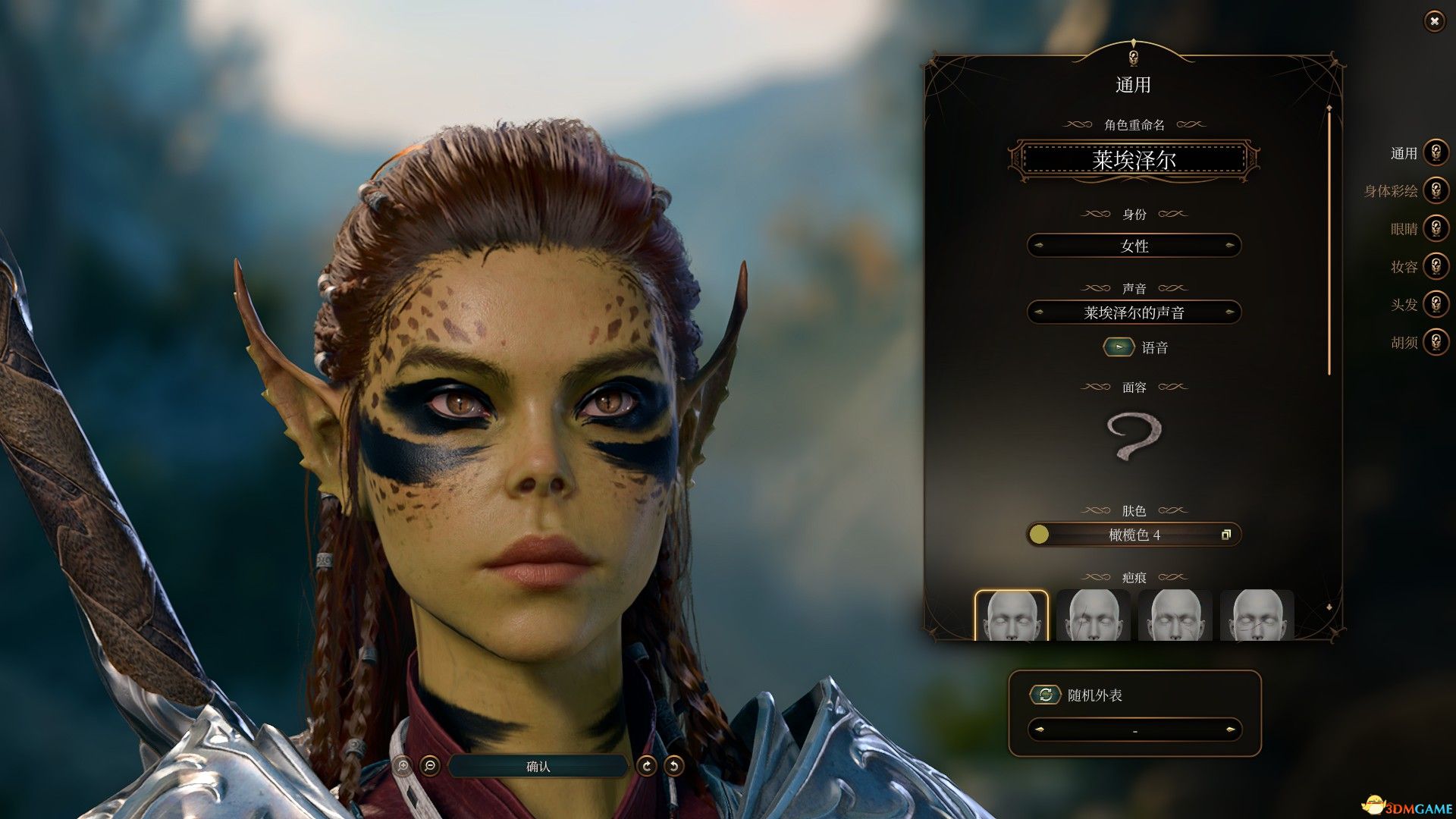Show the 妆容 makeup tab
This screenshot has width=1456, height=819.
pyautogui.click(x=1435, y=266)
